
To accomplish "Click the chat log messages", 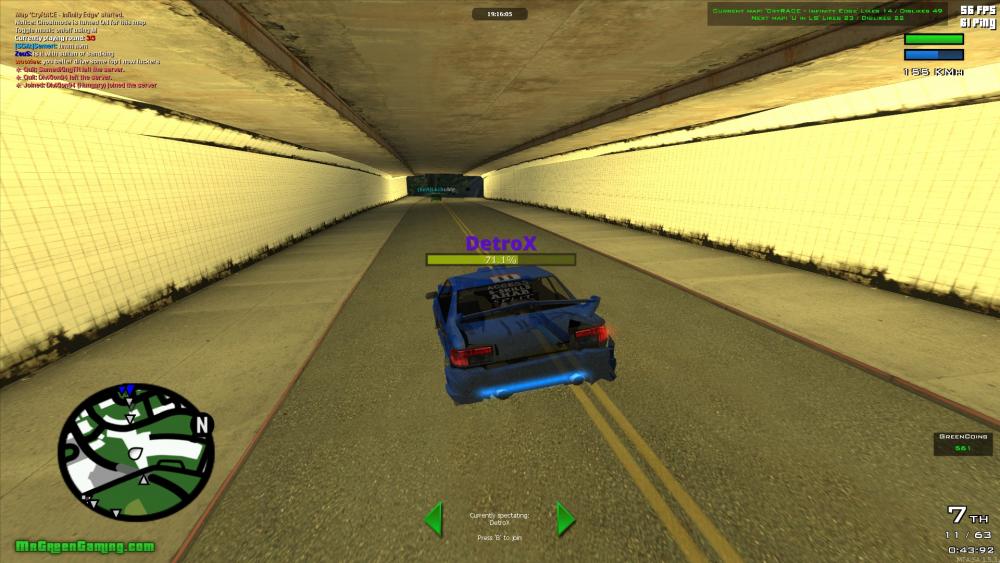I will [86, 49].
